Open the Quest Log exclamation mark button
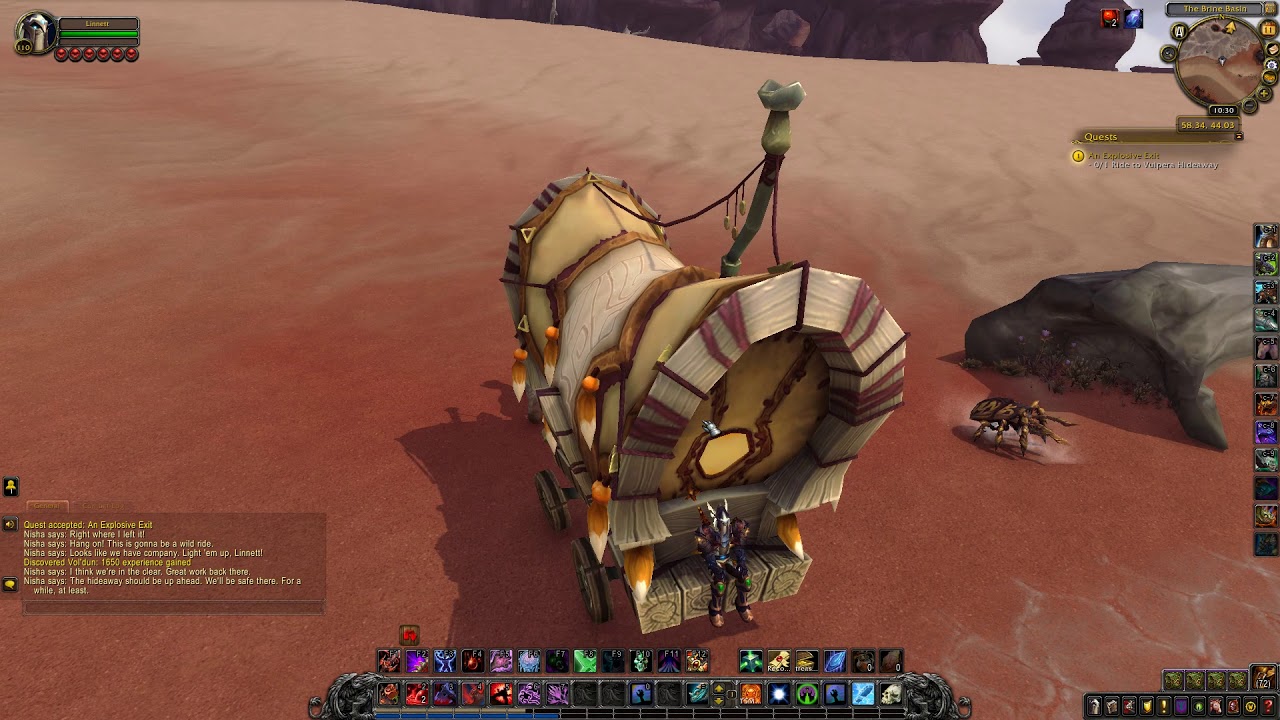Viewport: 1280px width, 720px height. [x=1163, y=707]
